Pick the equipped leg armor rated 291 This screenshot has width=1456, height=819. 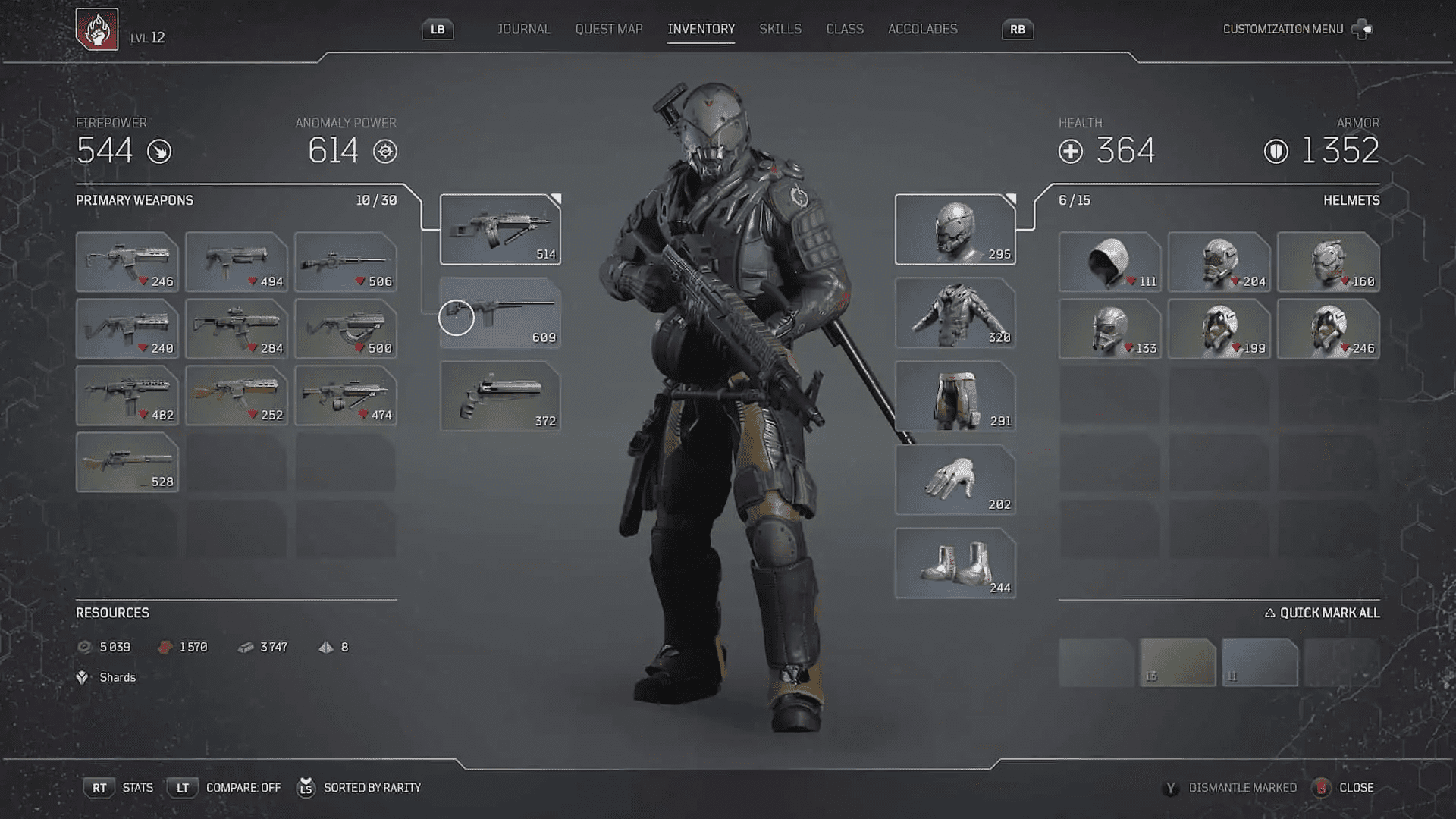click(955, 396)
